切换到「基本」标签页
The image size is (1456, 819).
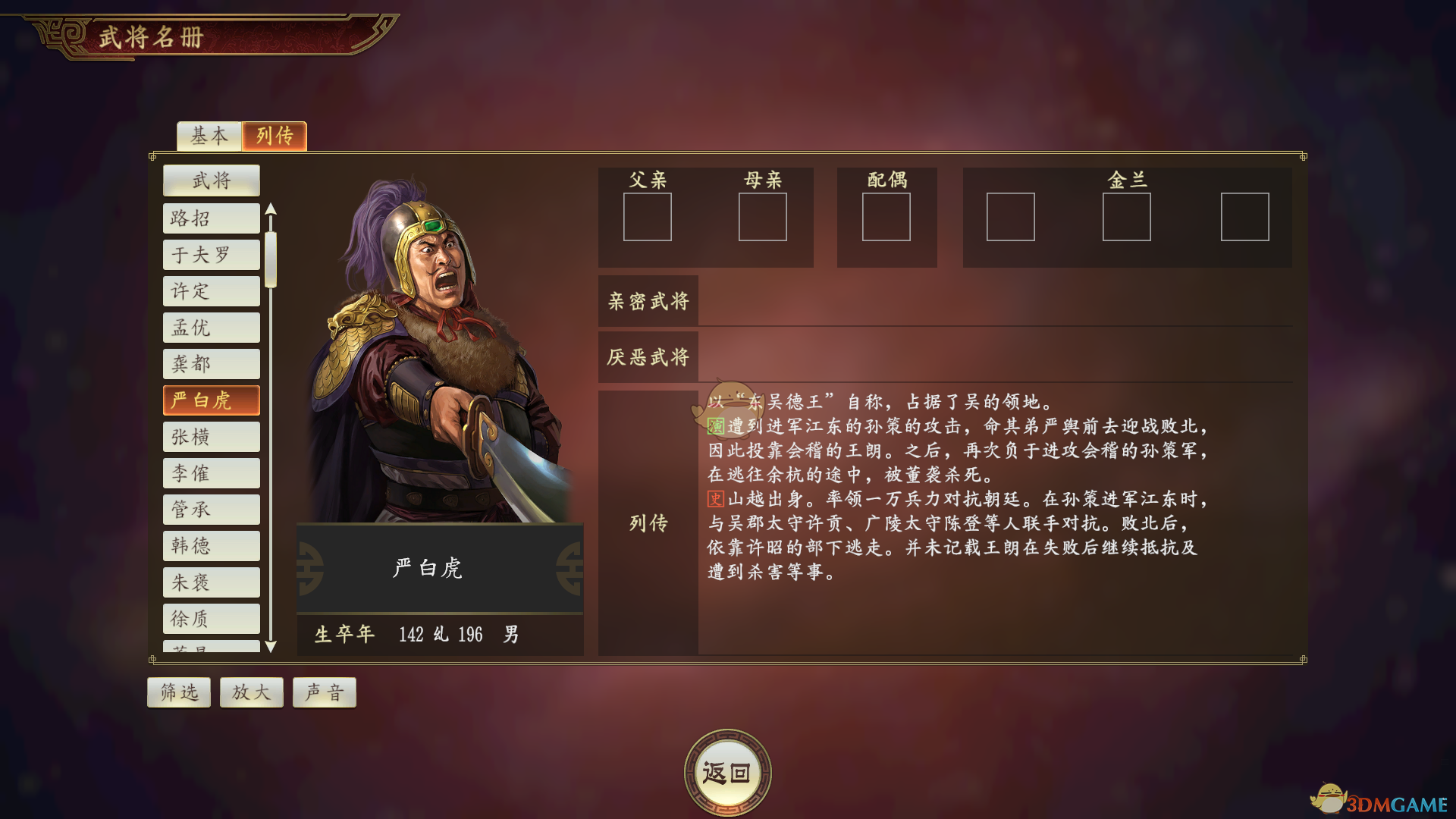pos(209,136)
